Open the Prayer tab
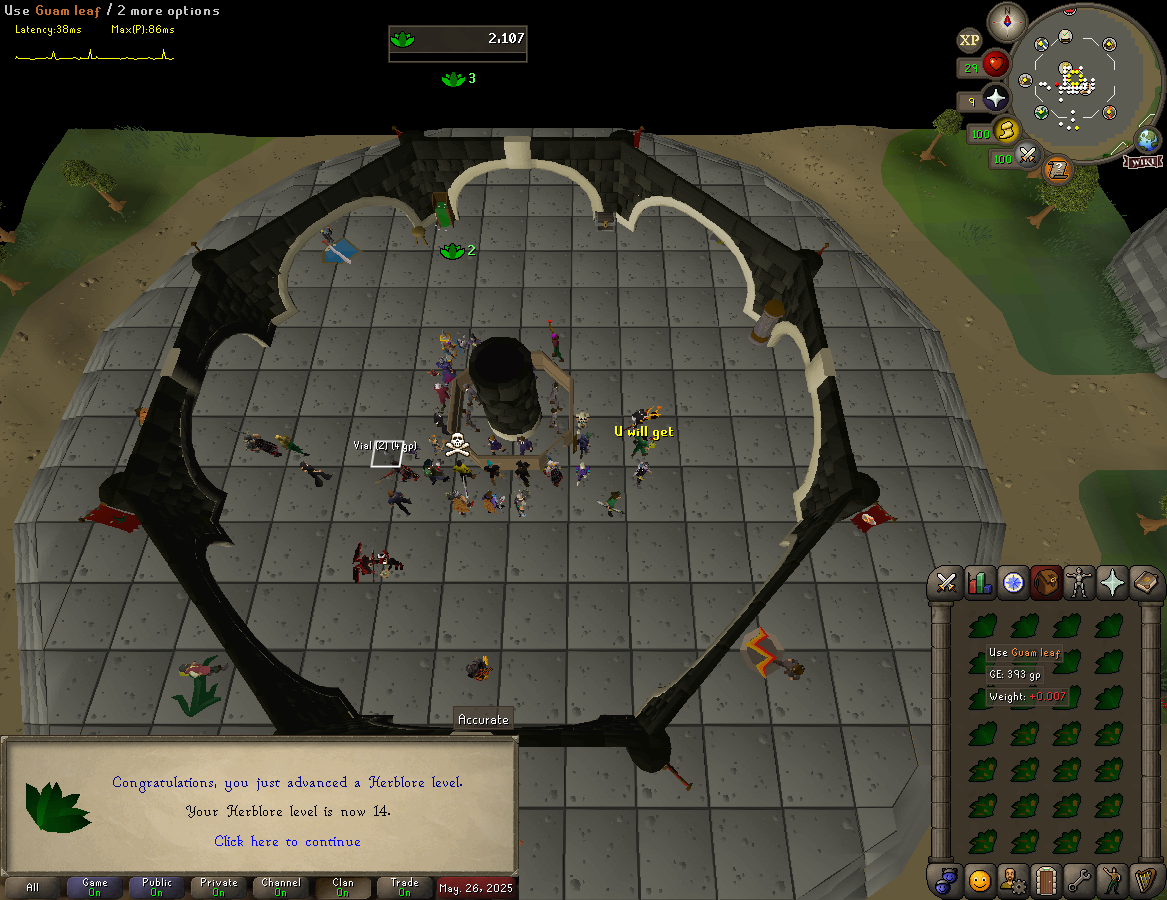The width and height of the screenshot is (1167, 900). click(1112, 582)
